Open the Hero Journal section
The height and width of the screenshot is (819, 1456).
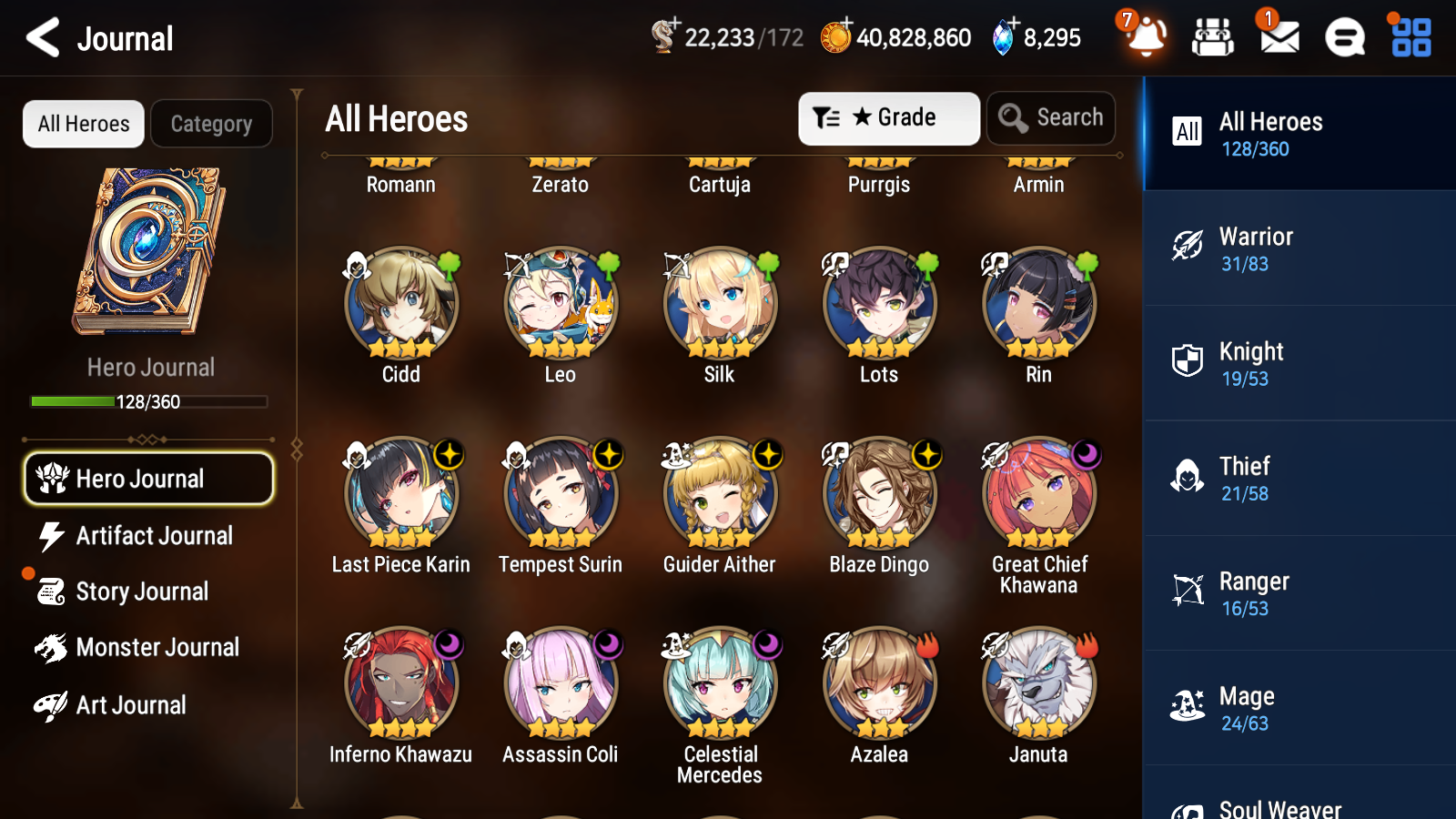point(148,478)
